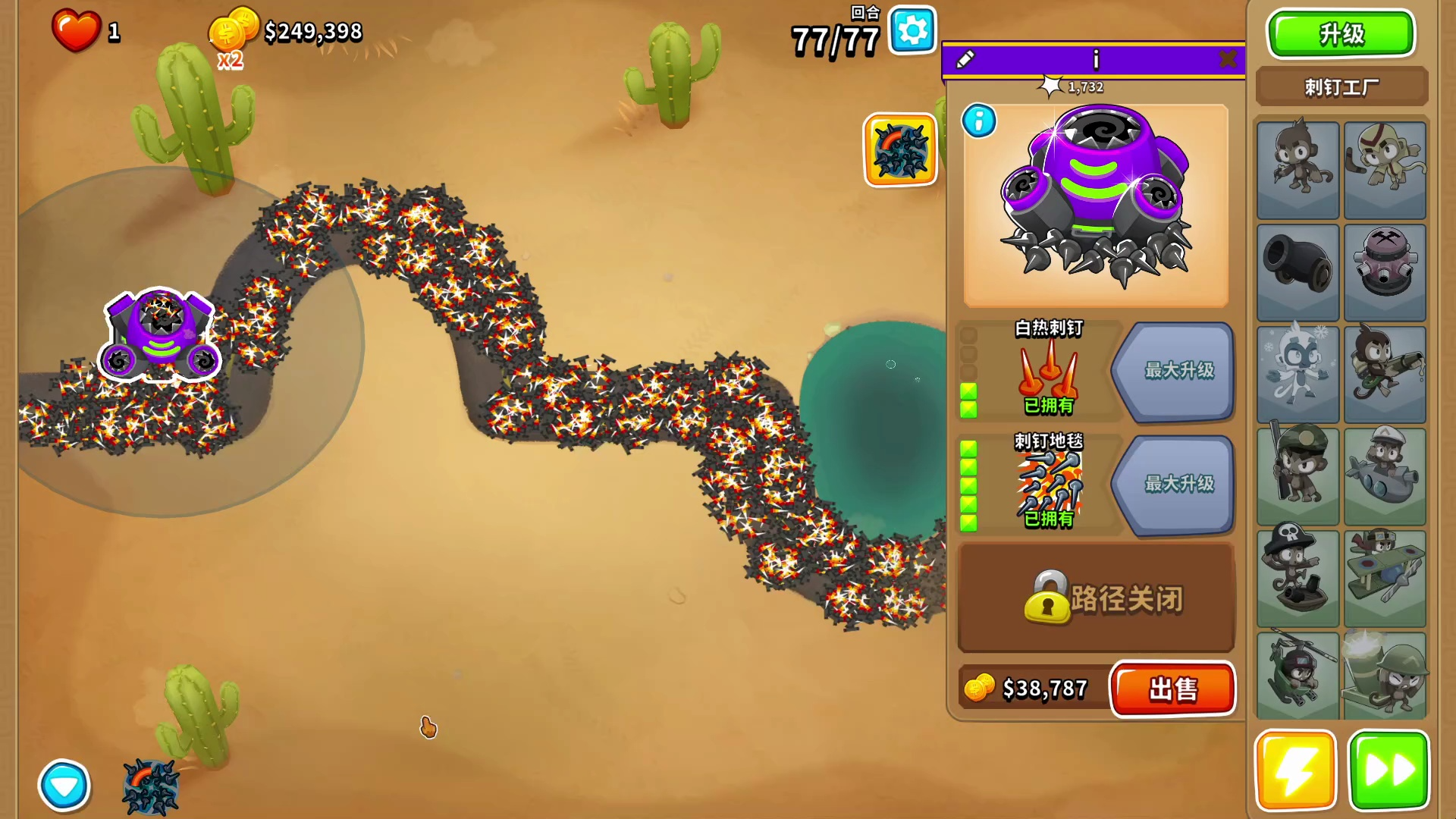Show tower details via blue info icon

979,121
